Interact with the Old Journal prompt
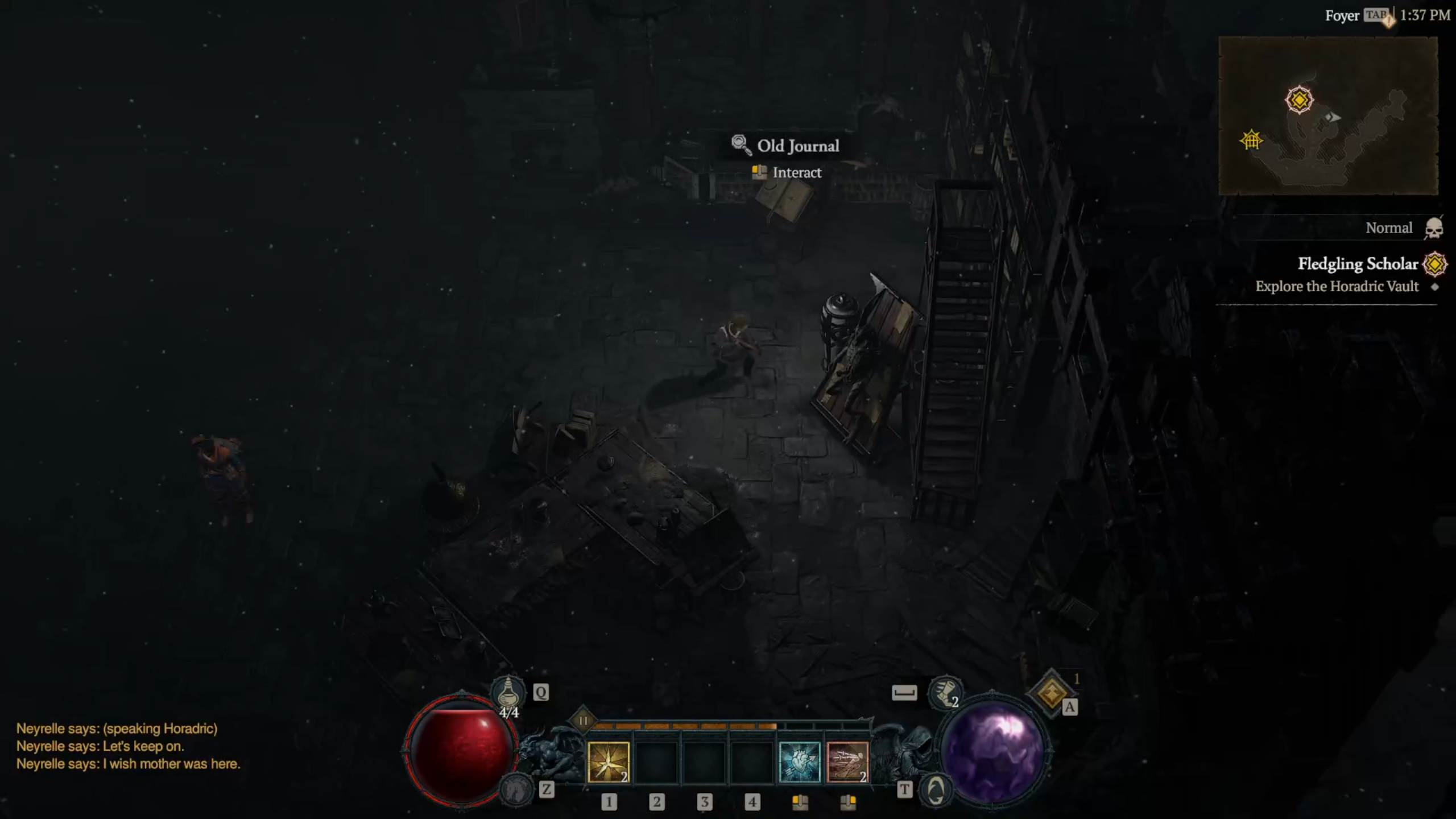Screen dimensions: 1456x819 tap(787, 172)
